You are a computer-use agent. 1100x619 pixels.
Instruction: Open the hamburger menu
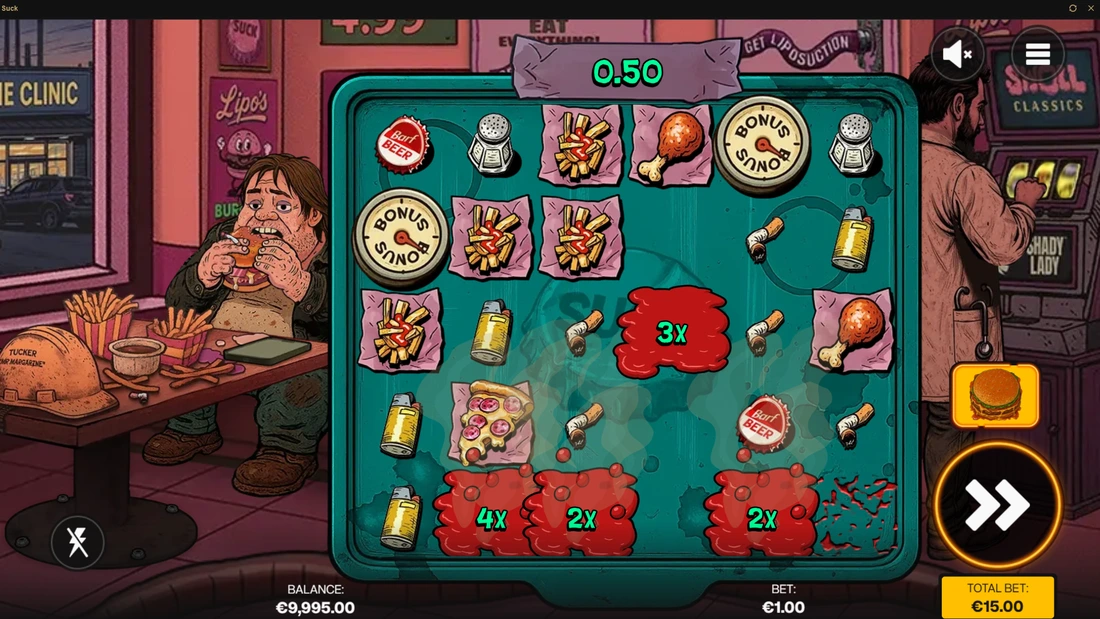(1037, 54)
